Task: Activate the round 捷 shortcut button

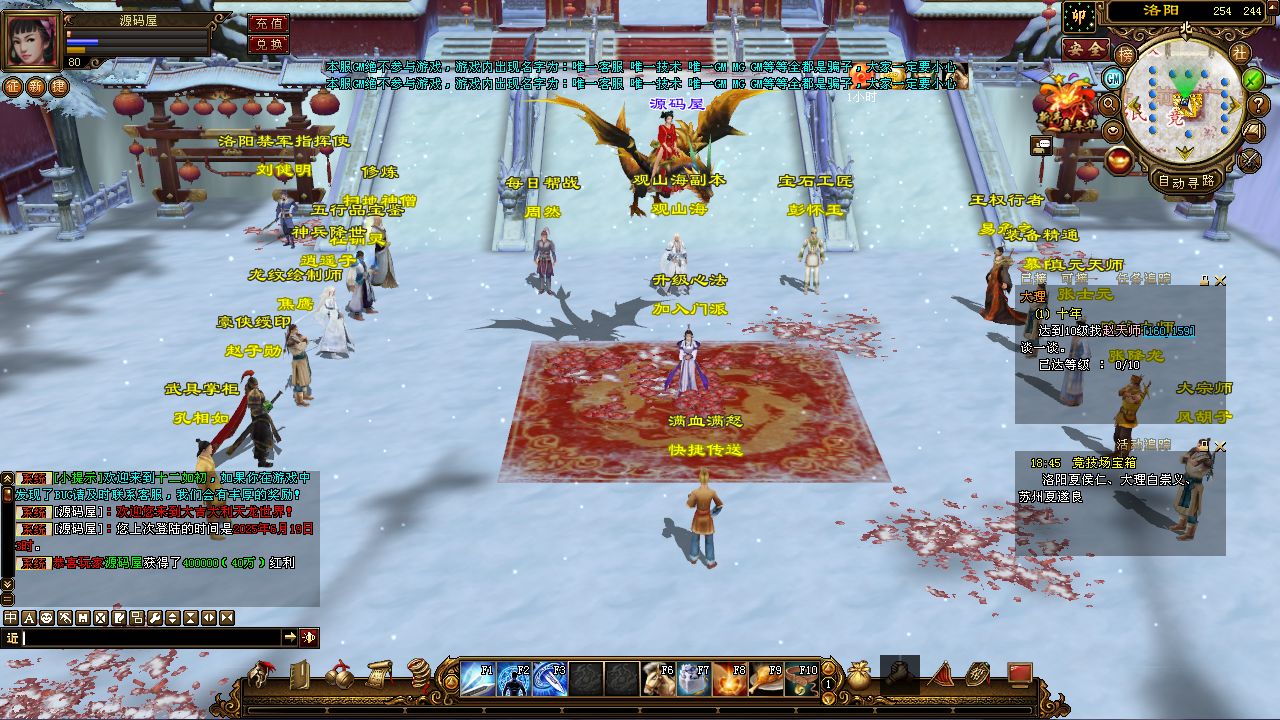Action: point(59,86)
